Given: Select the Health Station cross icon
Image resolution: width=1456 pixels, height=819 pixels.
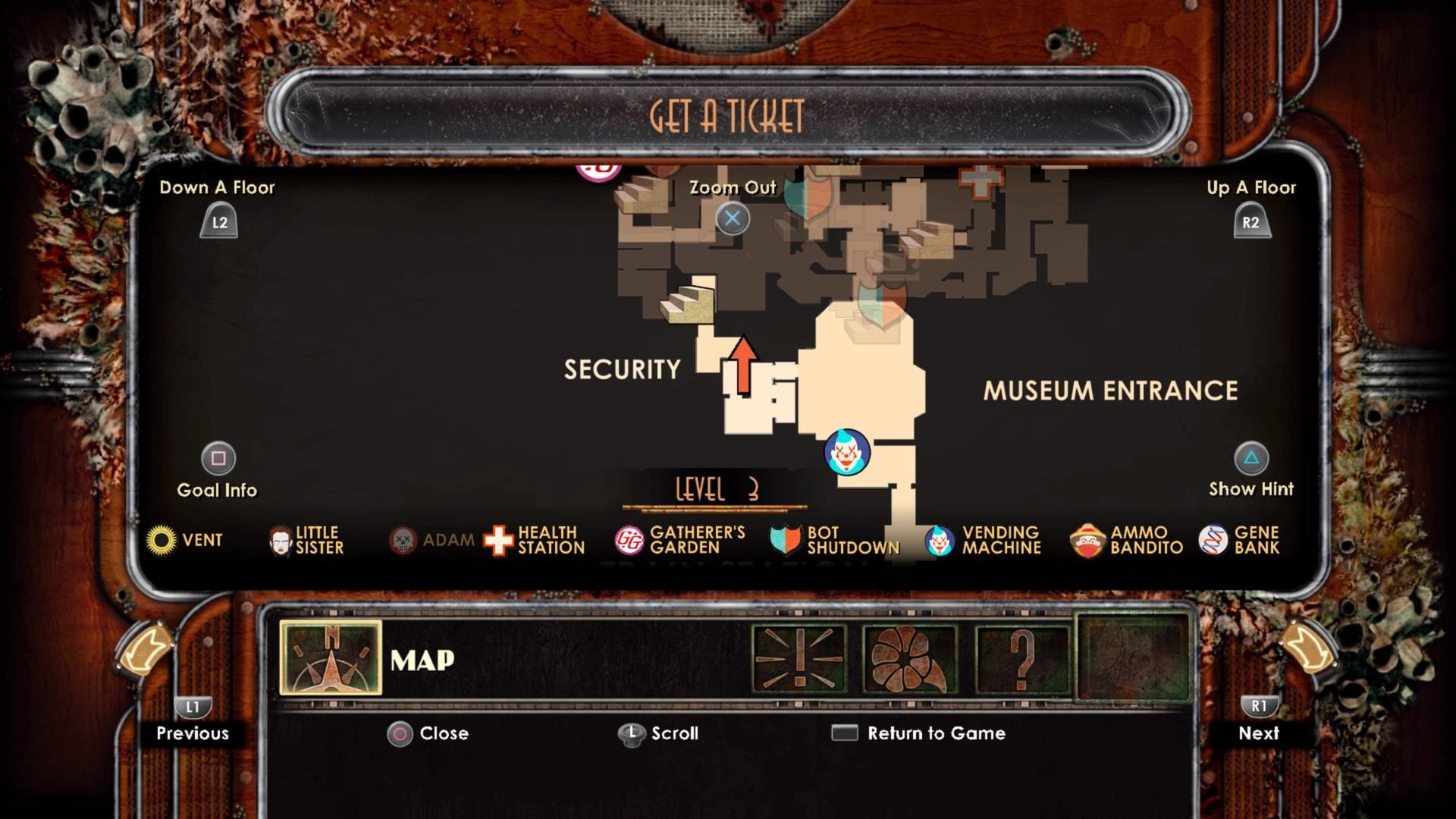Looking at the screenshot, I should 497,540.
